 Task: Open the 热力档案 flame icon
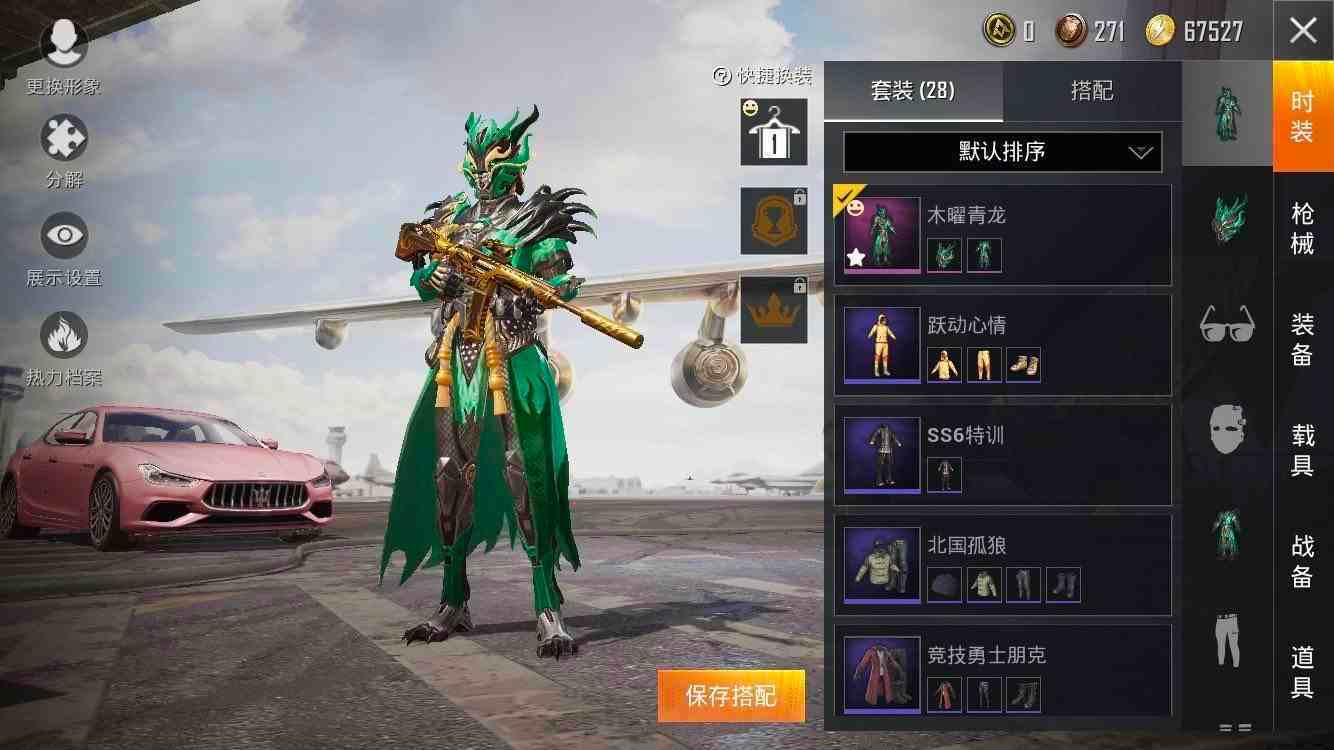(64, 336)
